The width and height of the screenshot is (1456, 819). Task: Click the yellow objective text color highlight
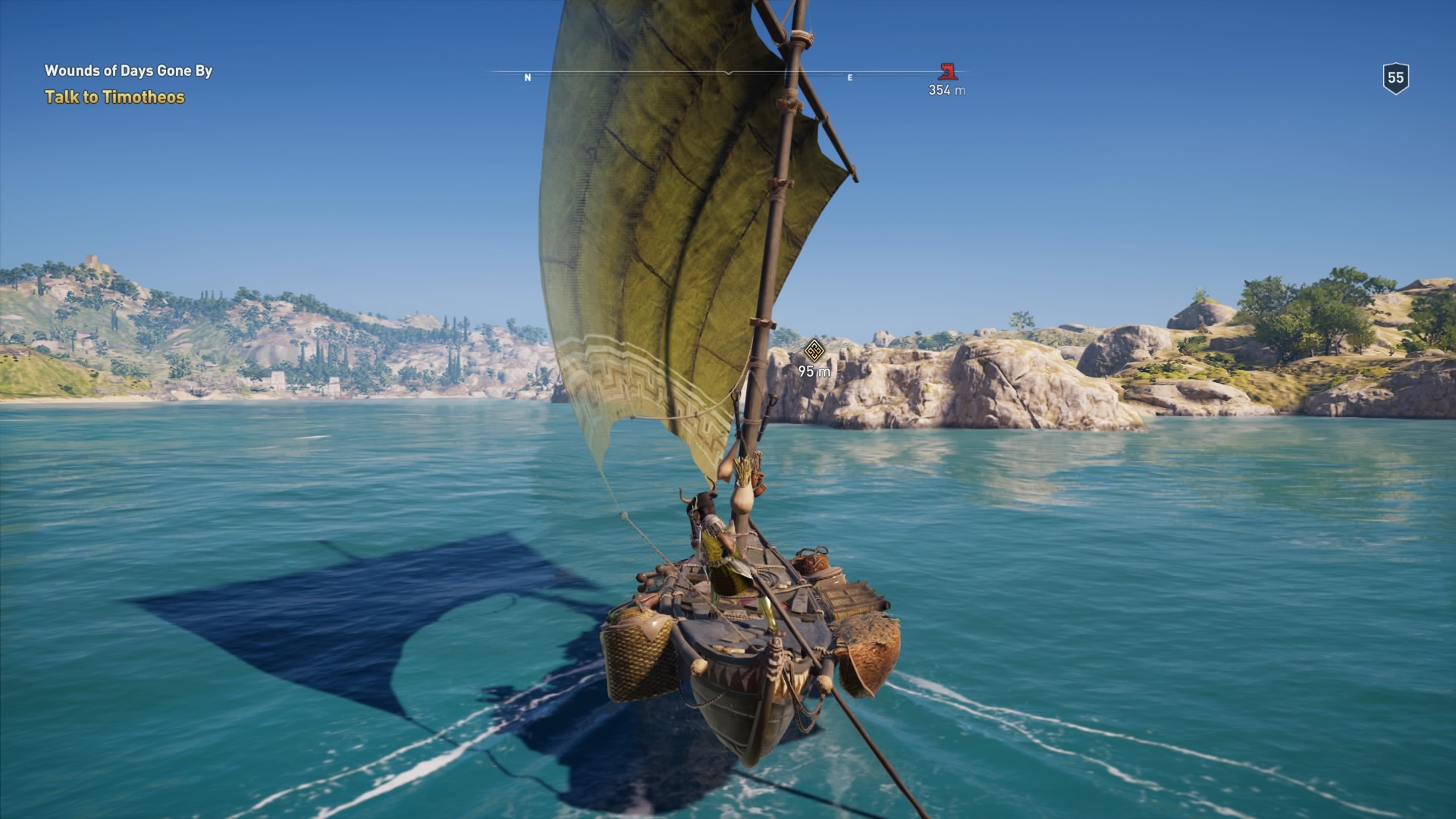click(114, 96)
